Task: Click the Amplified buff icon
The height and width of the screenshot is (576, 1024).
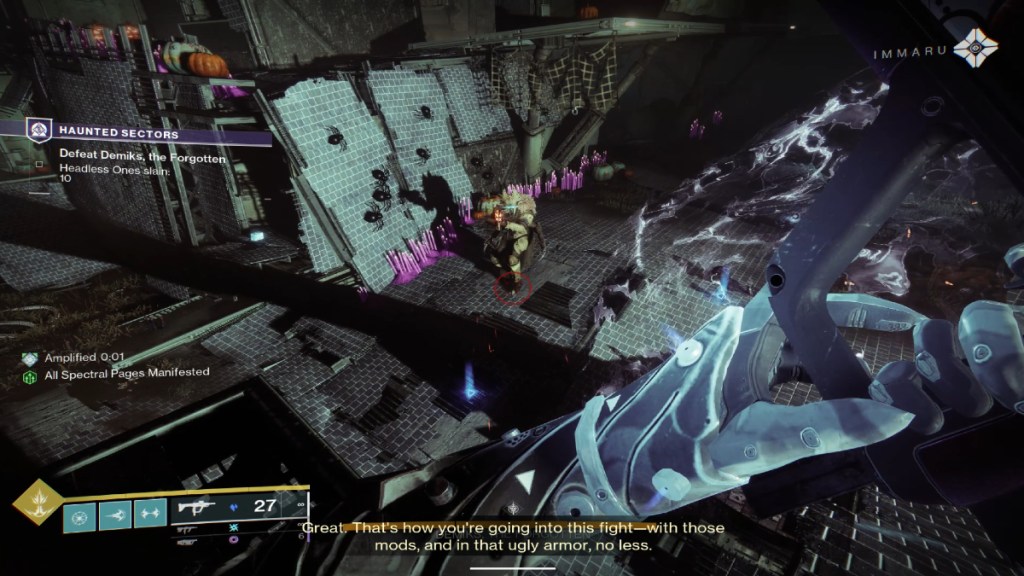Action: tap(31, 357)
